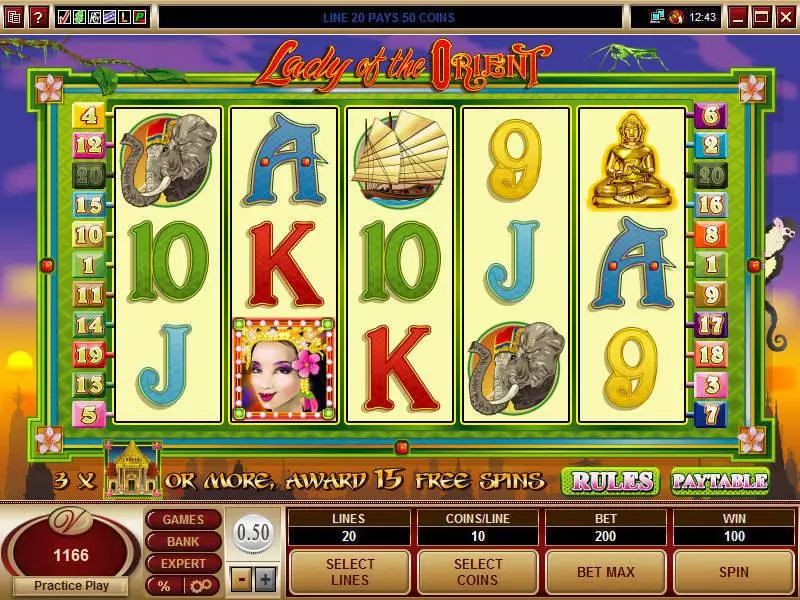This screenshot has height=600, width=800.
Task: Decrease coin size with minus button
Action: pyautogui.click(x=242, y=579)
